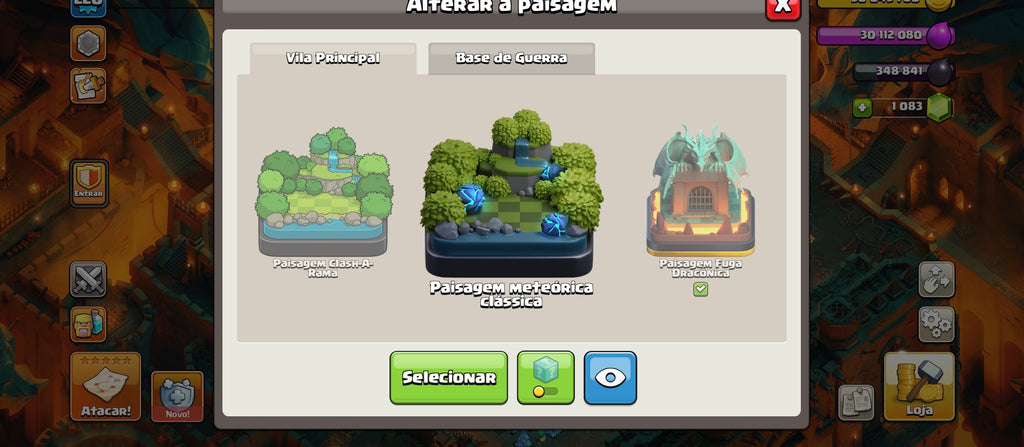The height and width of the screenshot is (447, 1024).
Task: Click the green Selecionar button
Action: pyautogui.click(x=448, y=377)
